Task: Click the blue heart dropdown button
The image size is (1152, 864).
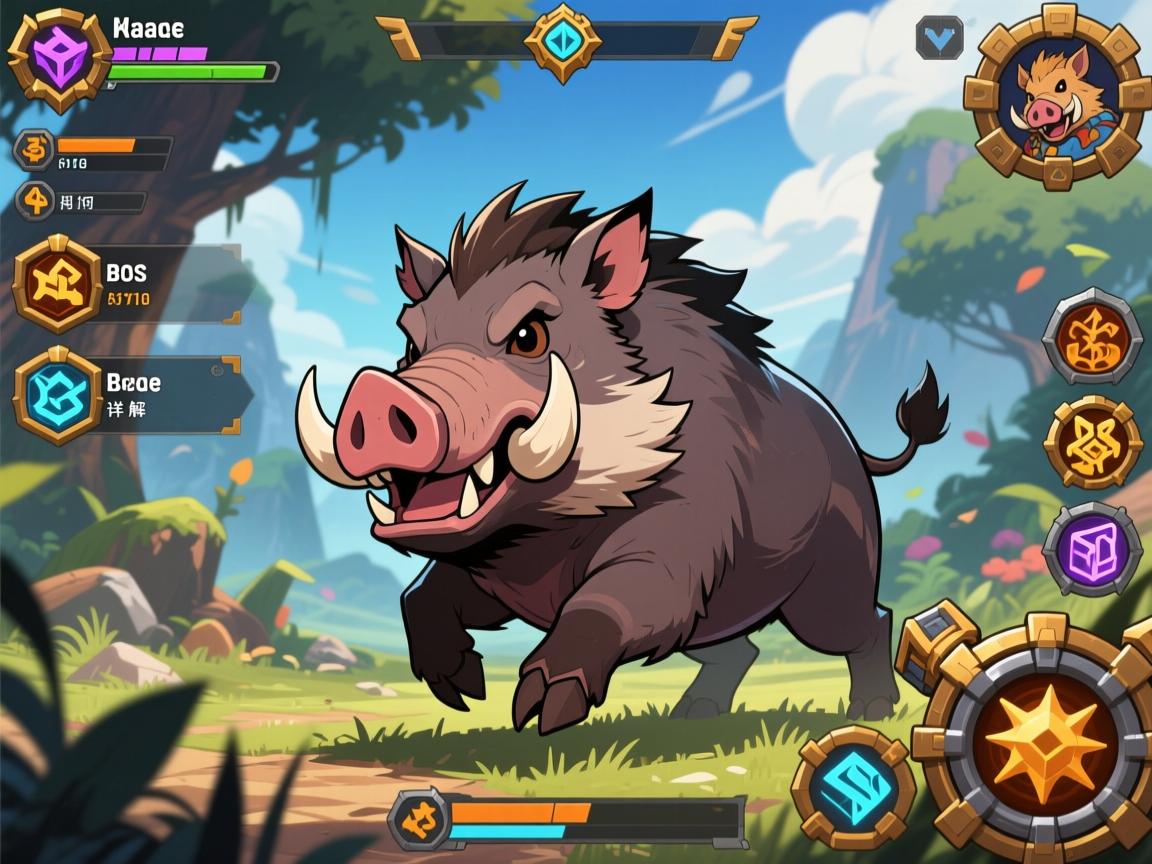Action: pyautogui.click(x=939, y=38)
